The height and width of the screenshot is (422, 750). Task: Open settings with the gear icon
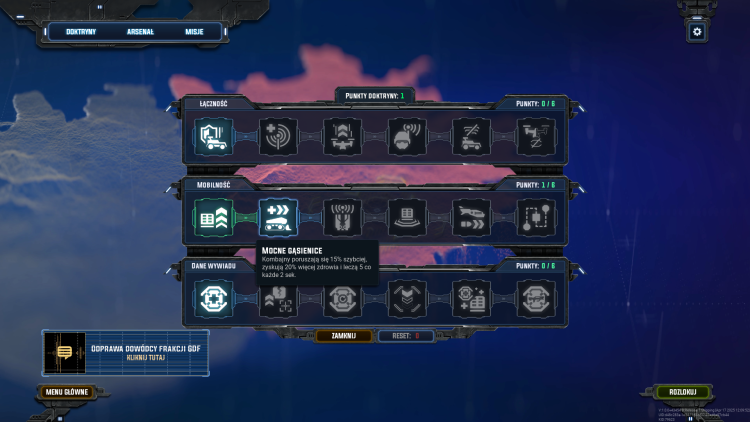click(x=697, y=32)
